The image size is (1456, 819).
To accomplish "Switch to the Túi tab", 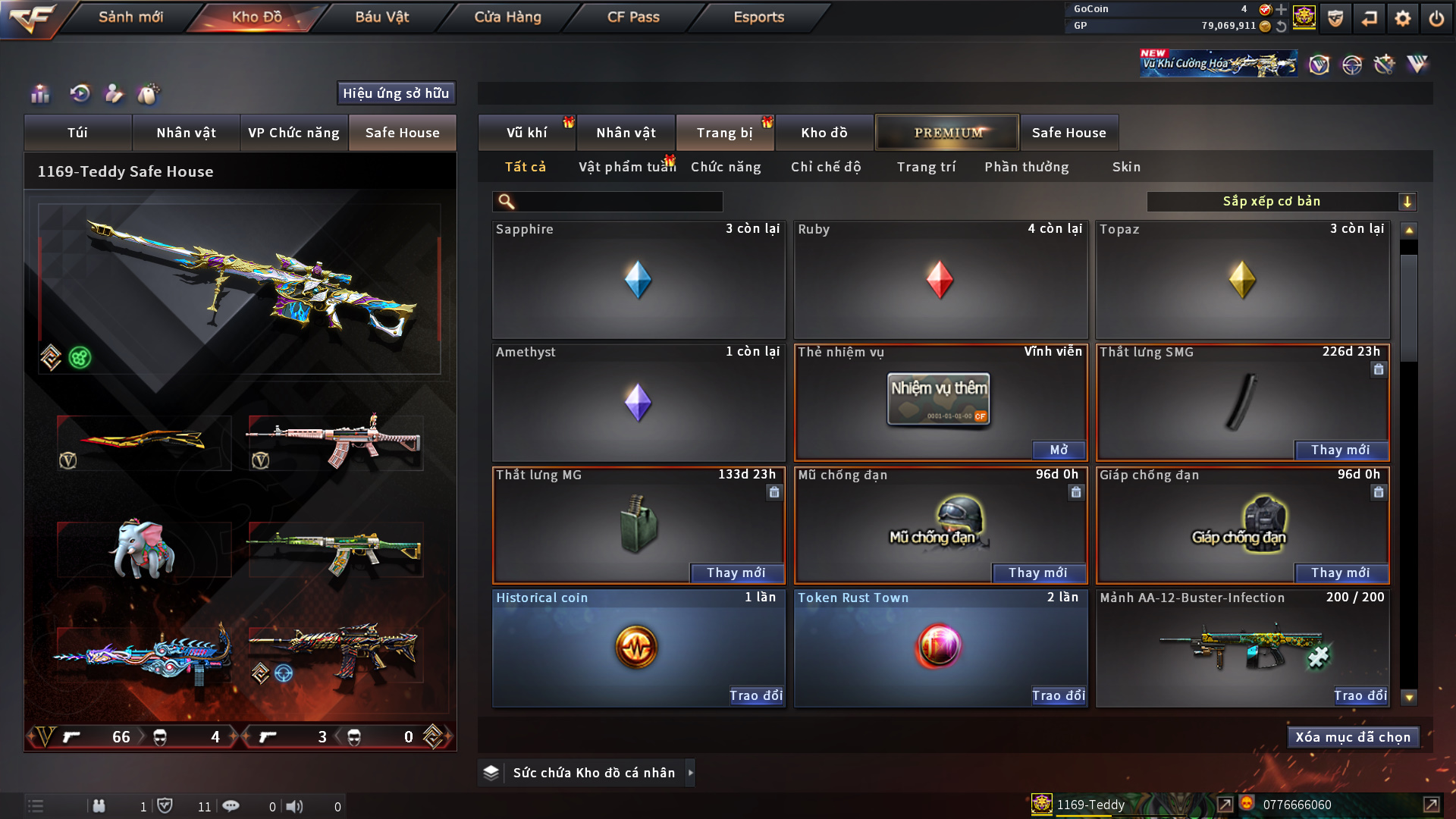I will (x=77, y=133).
